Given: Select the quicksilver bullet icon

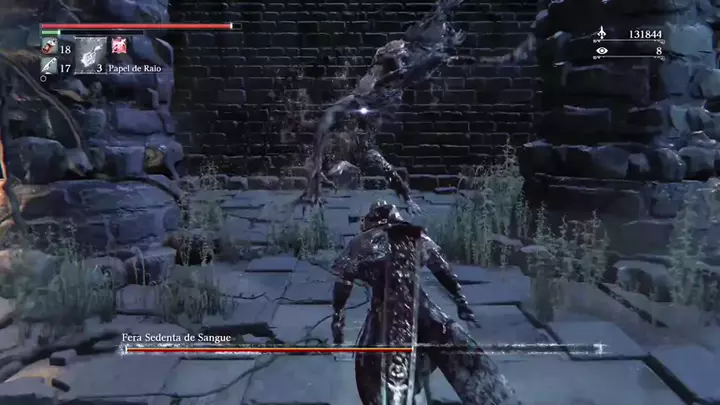Looking at the screenshot, I should 49,68.
